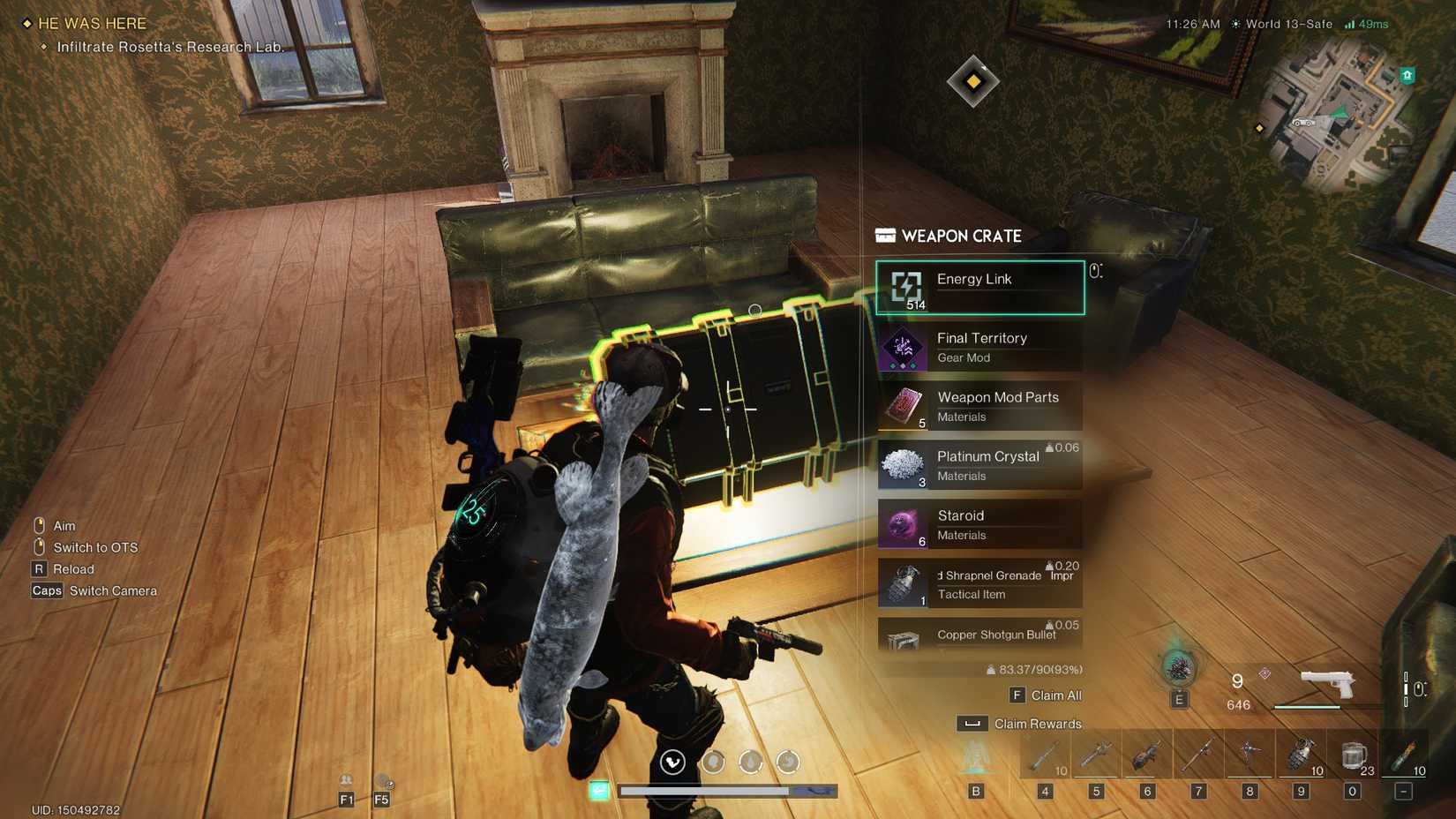
Task: Click the 83.37/90 weight capacity indicator
Action: point(1033,668)
